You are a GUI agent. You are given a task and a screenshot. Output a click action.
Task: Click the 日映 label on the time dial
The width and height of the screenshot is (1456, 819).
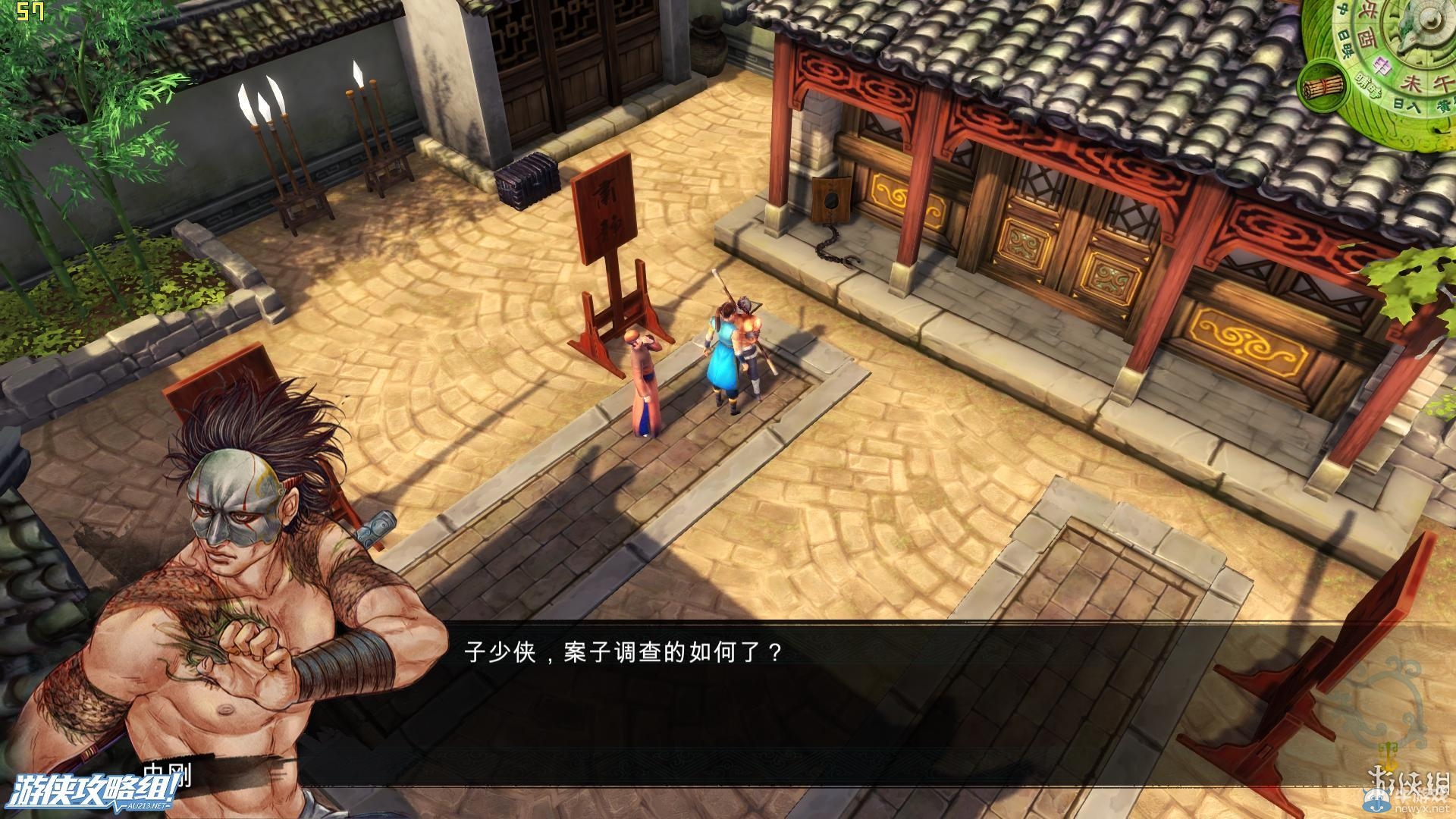point(1346,42)
